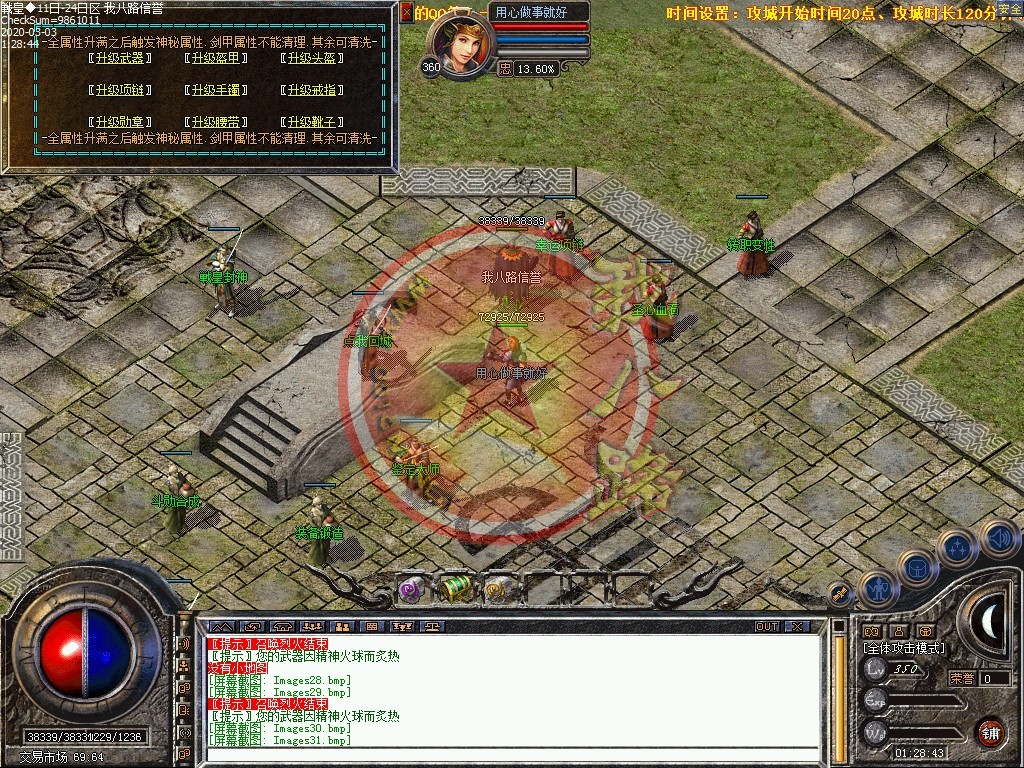The image size is (1024, 768).
Task: Click the OUT button on chat bar
Action: tap(767, 627)
